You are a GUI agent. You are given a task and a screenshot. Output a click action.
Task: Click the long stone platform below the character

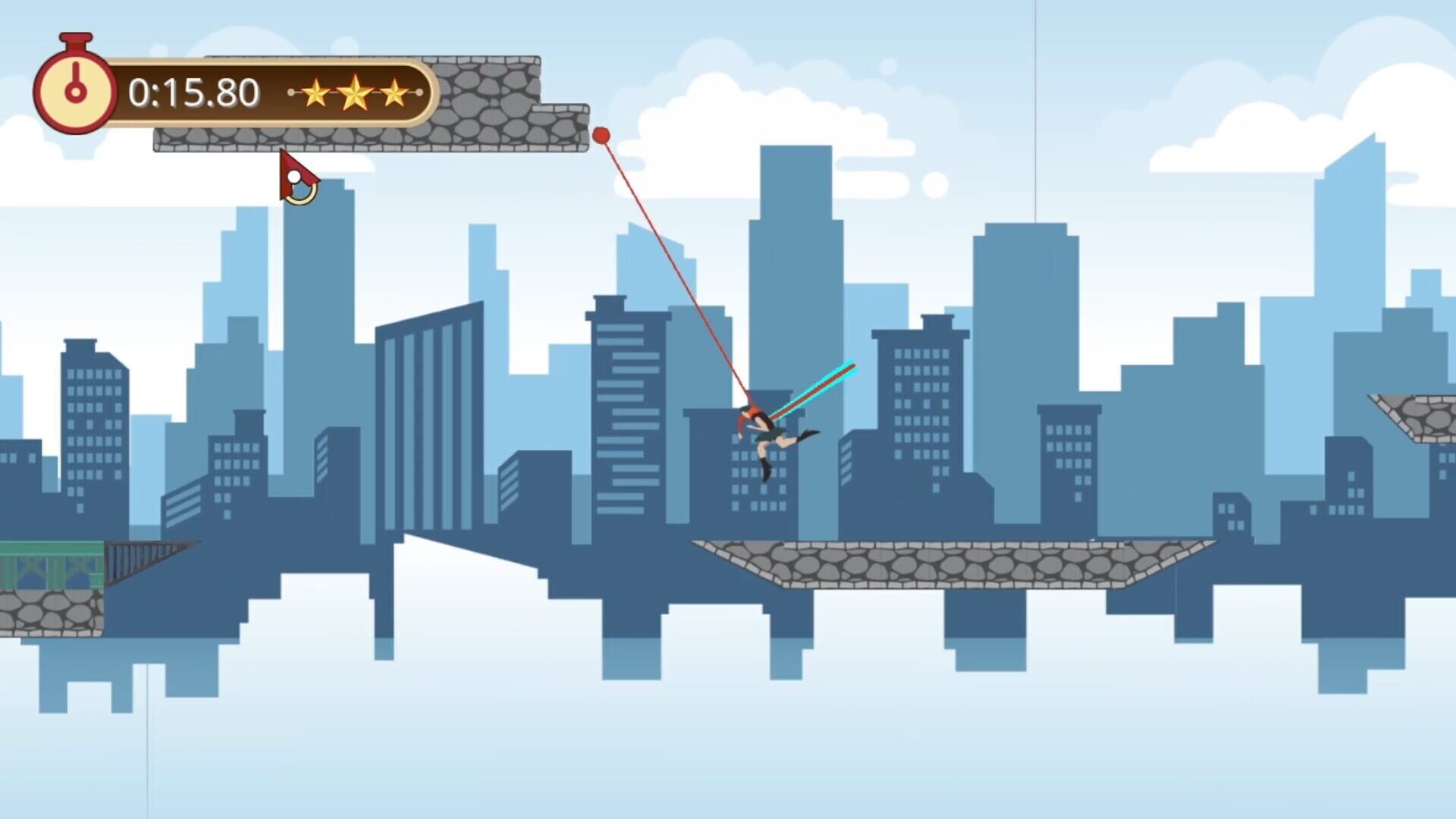click(910, 561)
